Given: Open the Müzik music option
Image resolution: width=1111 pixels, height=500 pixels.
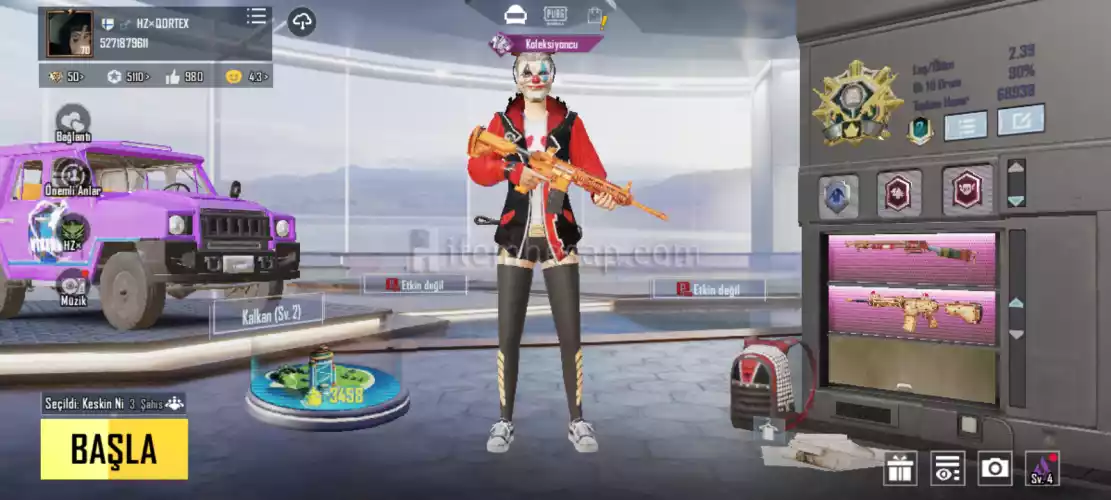Looking at the screenshot, I should tap(72, 288).
